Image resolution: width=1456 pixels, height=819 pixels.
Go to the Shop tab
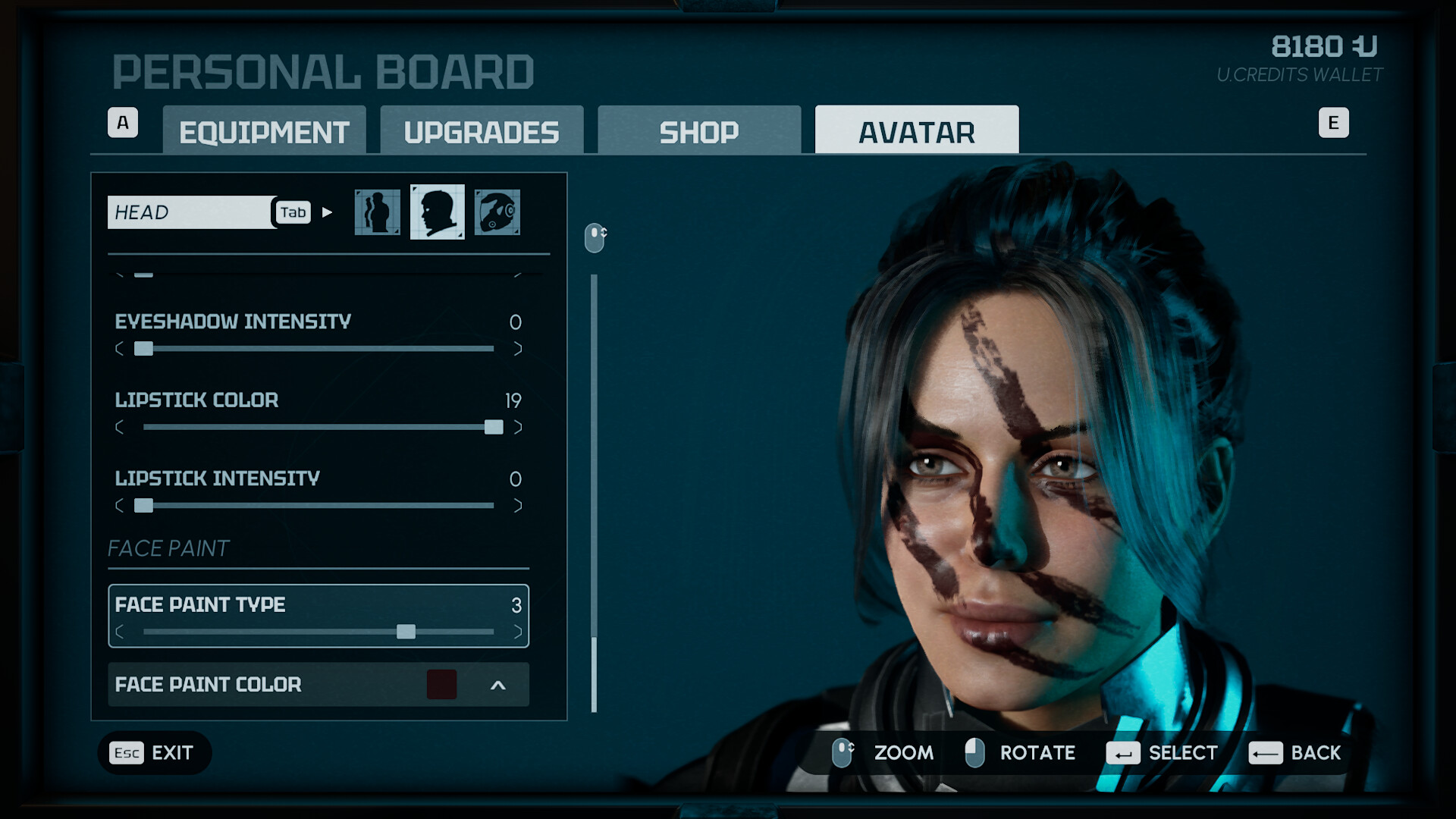click(x=698, y=132)
